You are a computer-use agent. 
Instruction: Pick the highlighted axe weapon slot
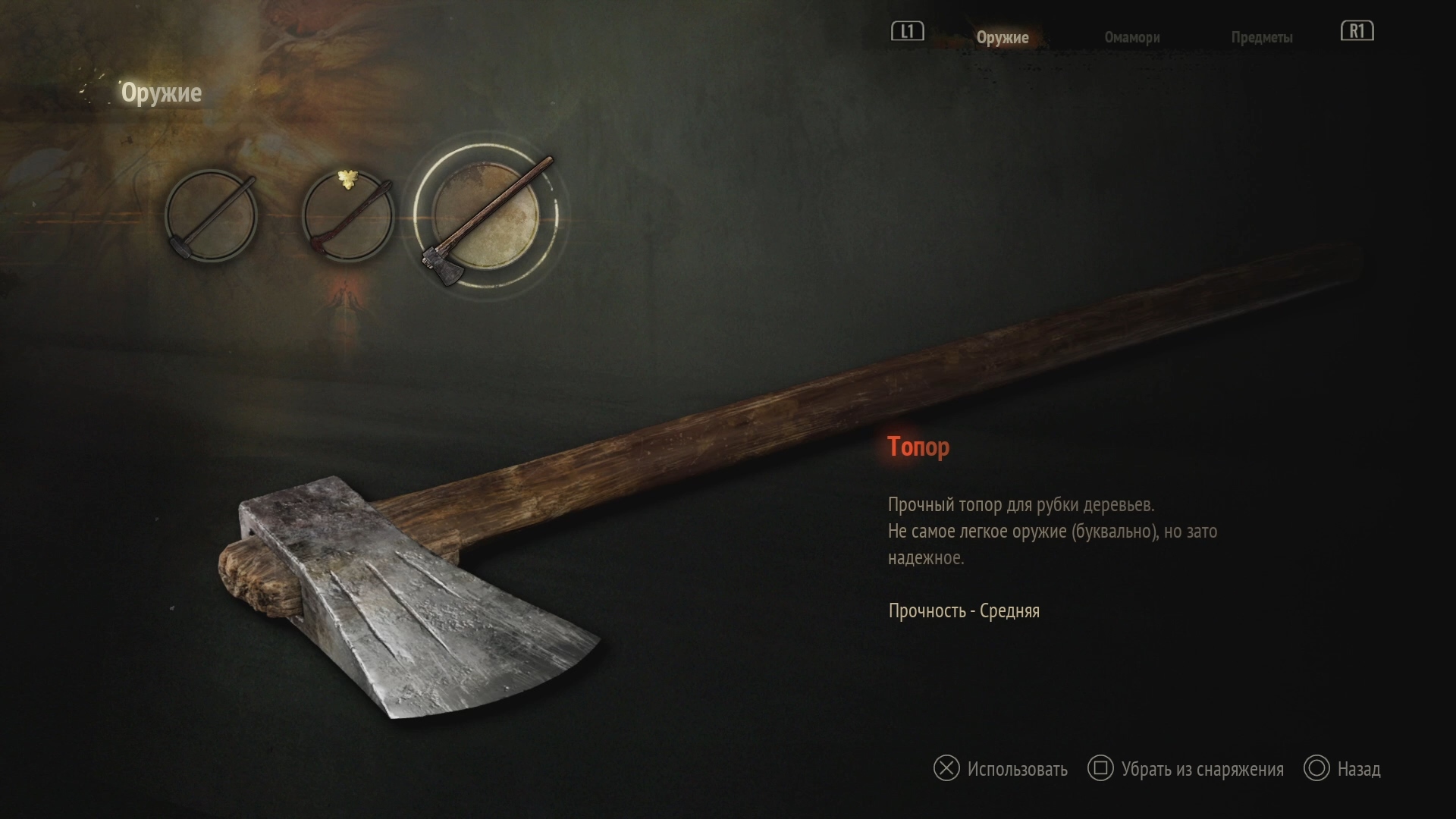tap(485, 216)
